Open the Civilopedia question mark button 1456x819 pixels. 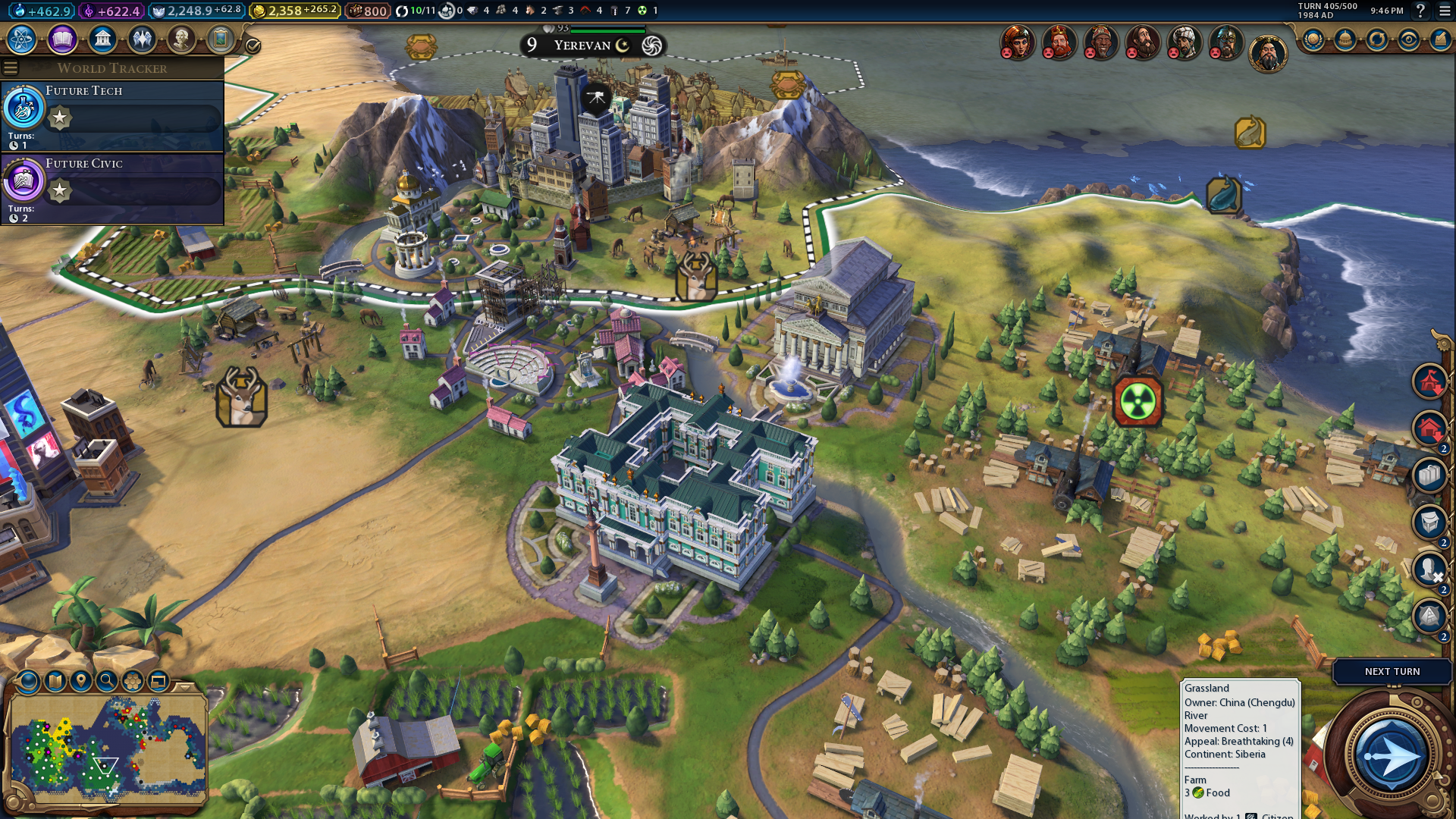pyautogui.click(x=1421, y=11)
